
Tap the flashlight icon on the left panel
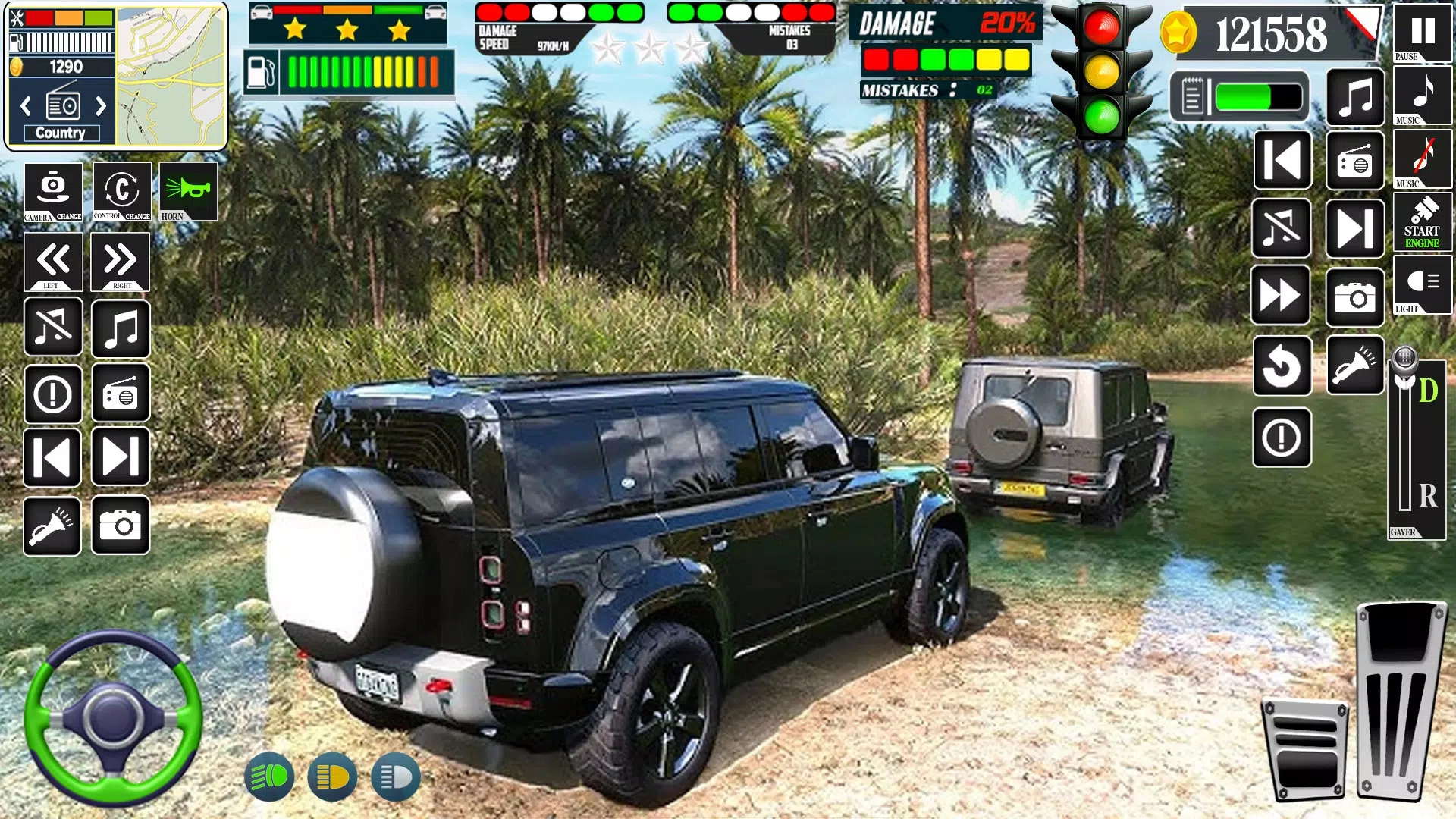coord(52,525)
